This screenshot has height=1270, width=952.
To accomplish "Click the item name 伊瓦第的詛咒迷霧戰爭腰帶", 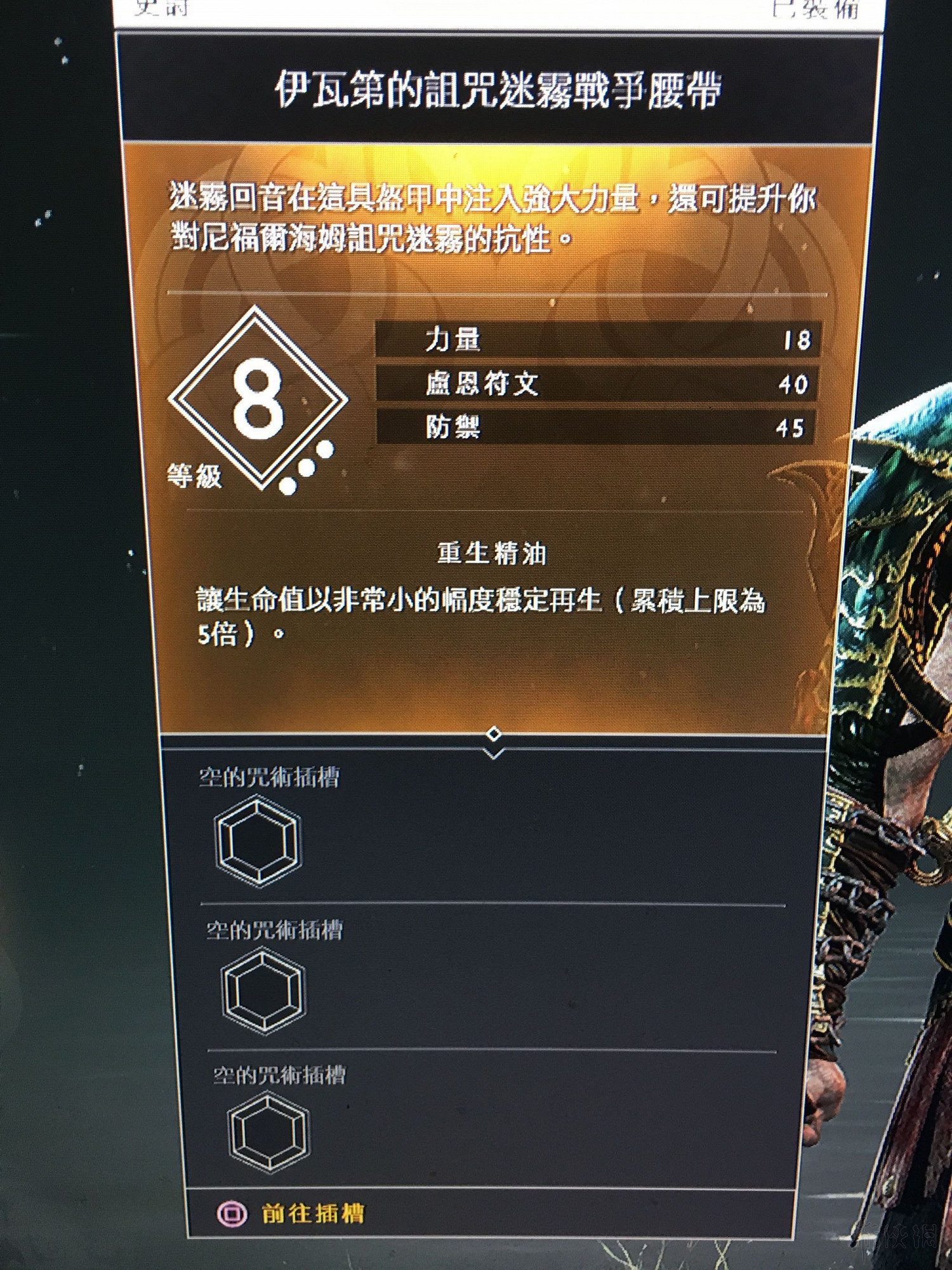I will click(501, 88).
